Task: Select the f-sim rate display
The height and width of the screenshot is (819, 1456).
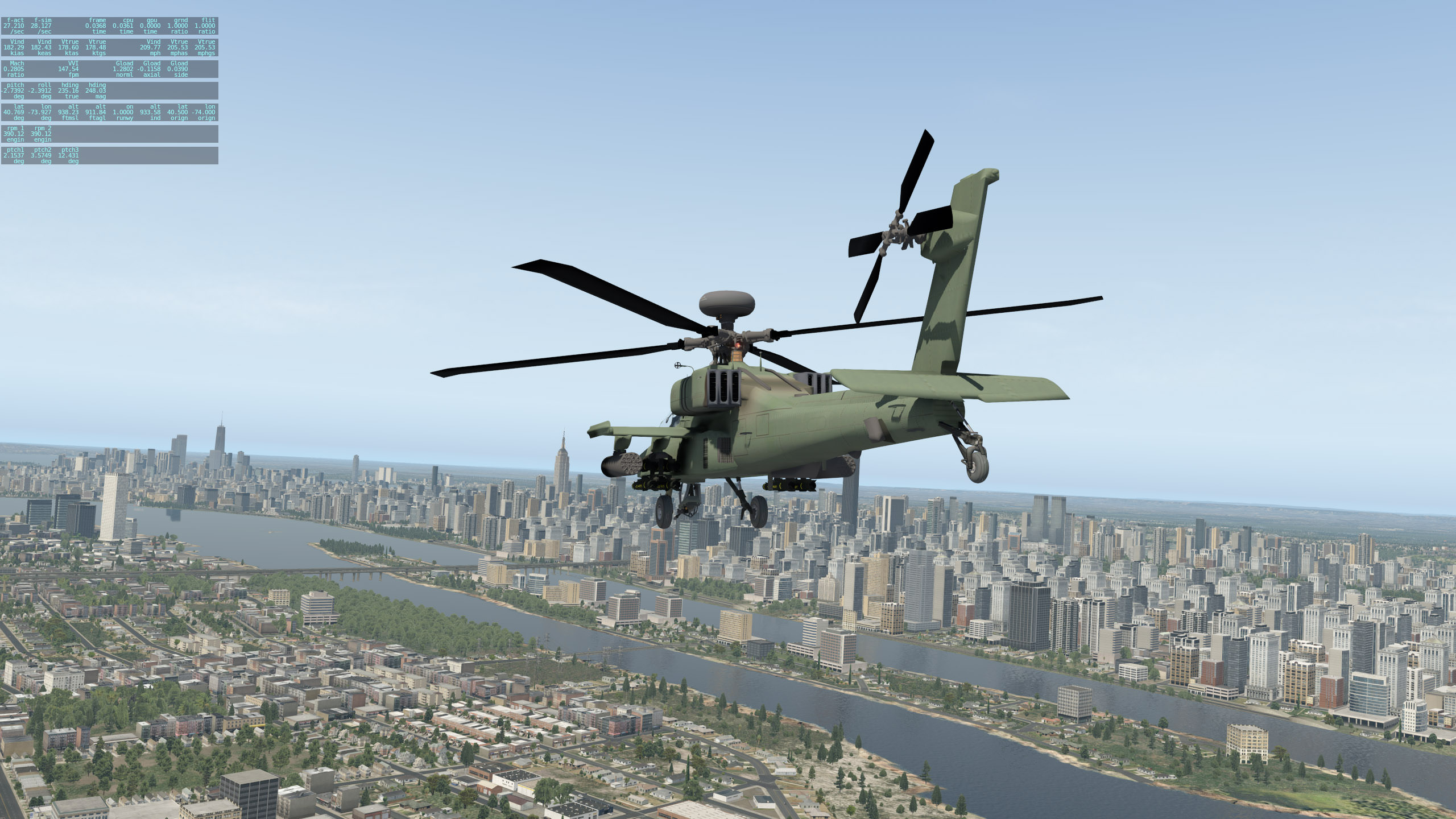Action: click(42, 26)
